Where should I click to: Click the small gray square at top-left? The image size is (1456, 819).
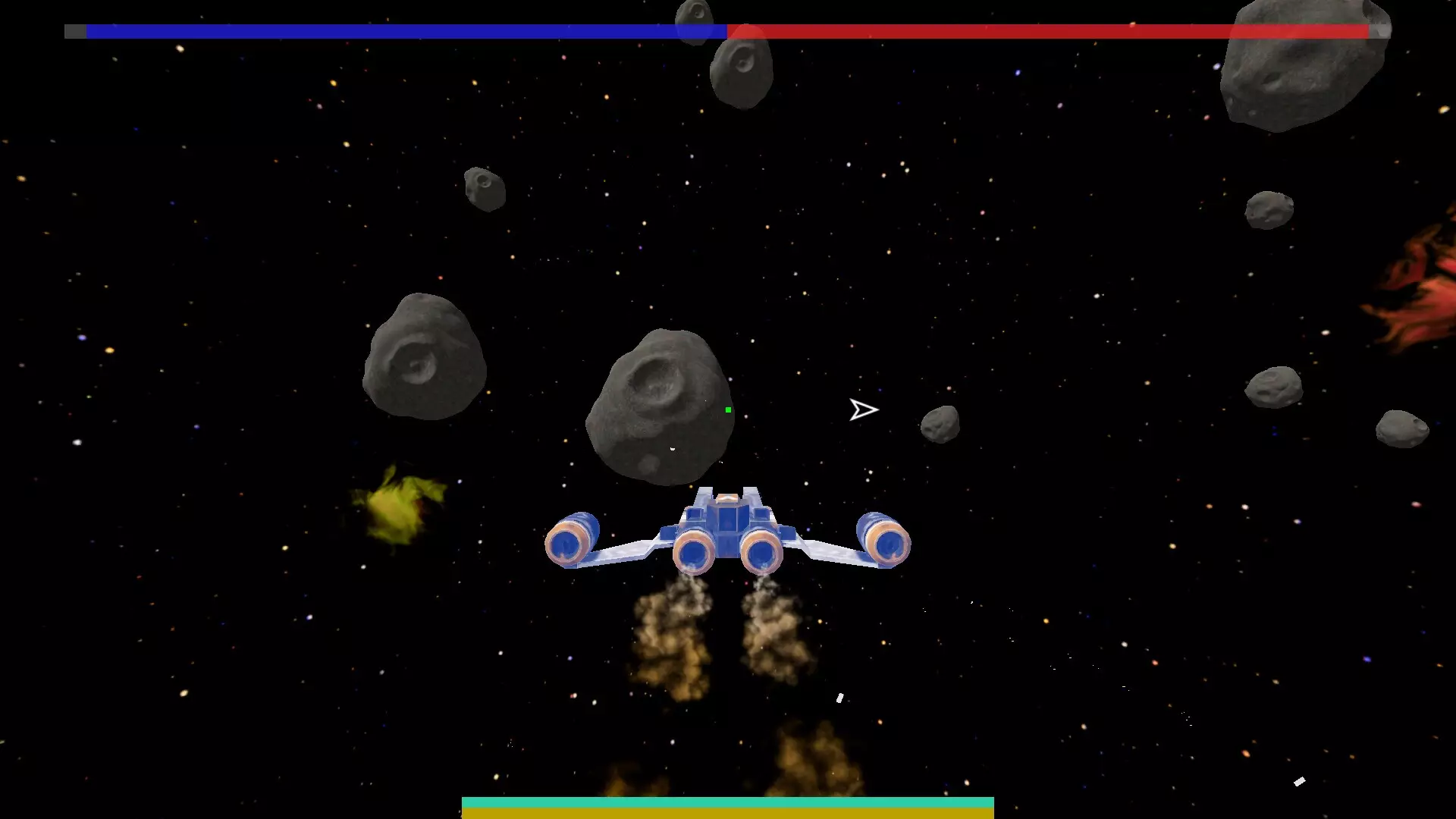pos(75,33)
